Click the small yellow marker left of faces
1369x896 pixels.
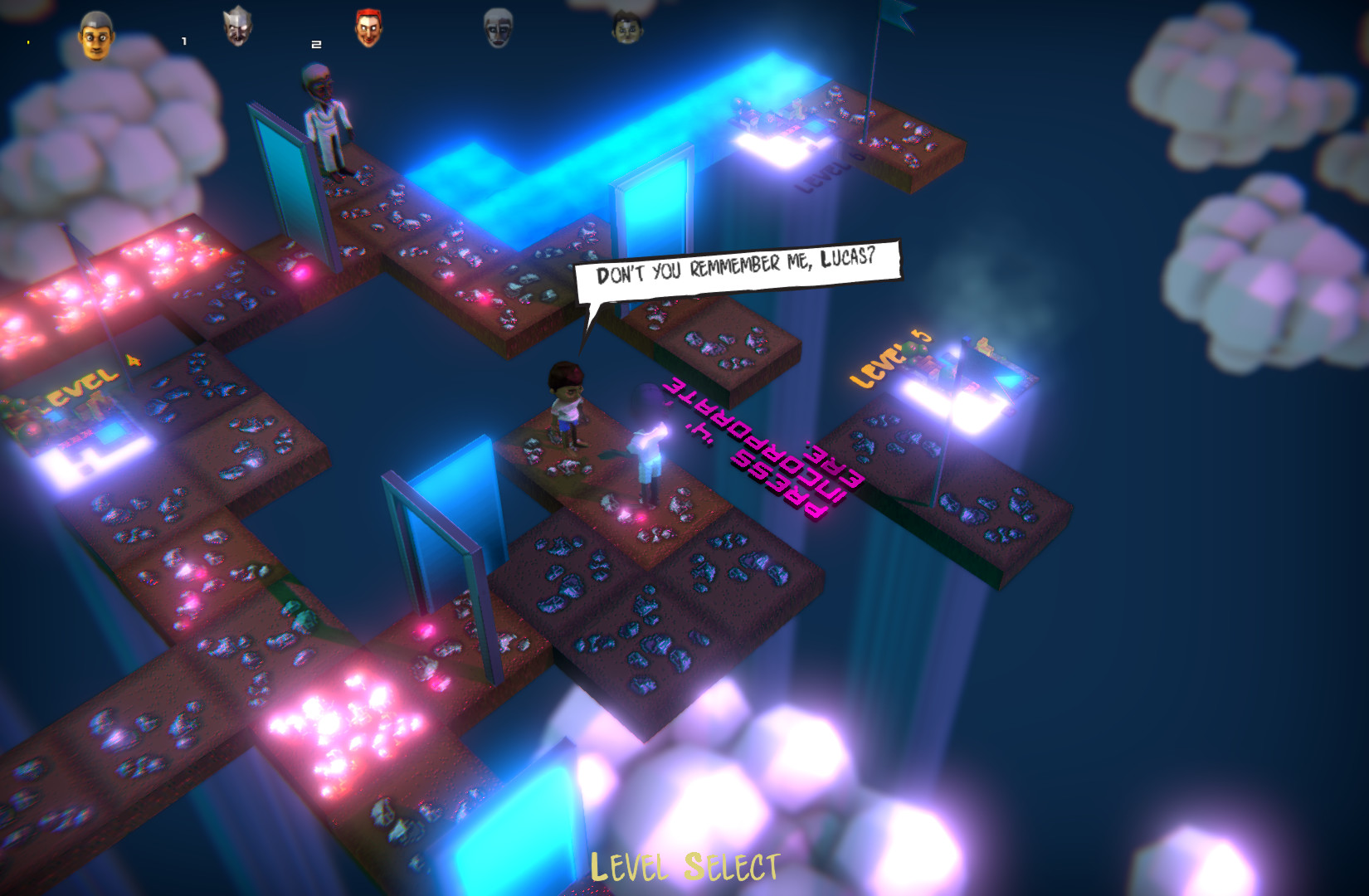point(28,43)
